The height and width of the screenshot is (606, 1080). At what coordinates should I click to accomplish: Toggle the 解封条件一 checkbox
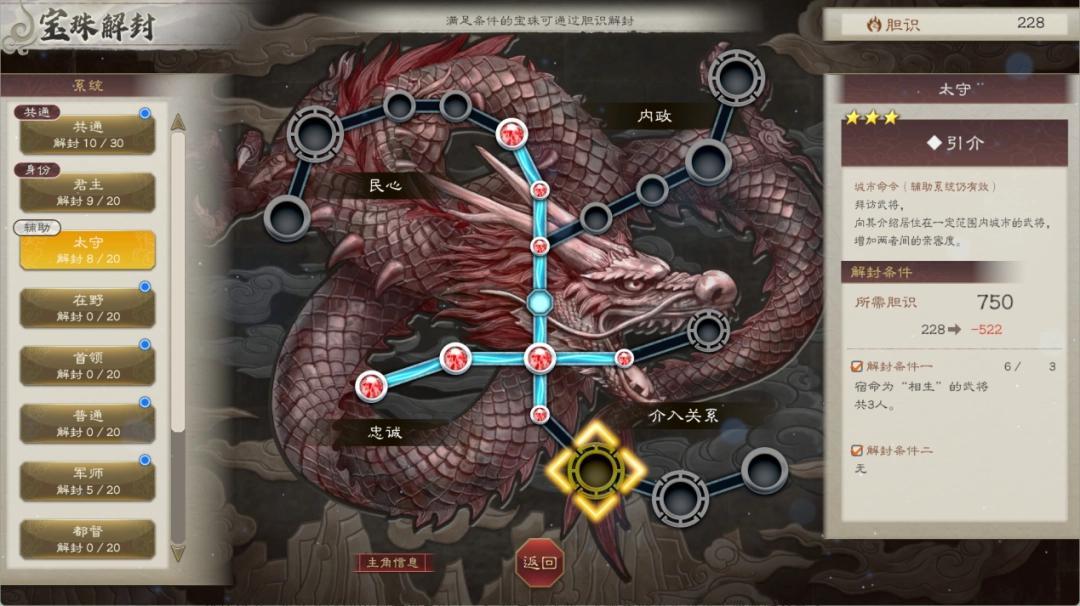click(857, 367)
